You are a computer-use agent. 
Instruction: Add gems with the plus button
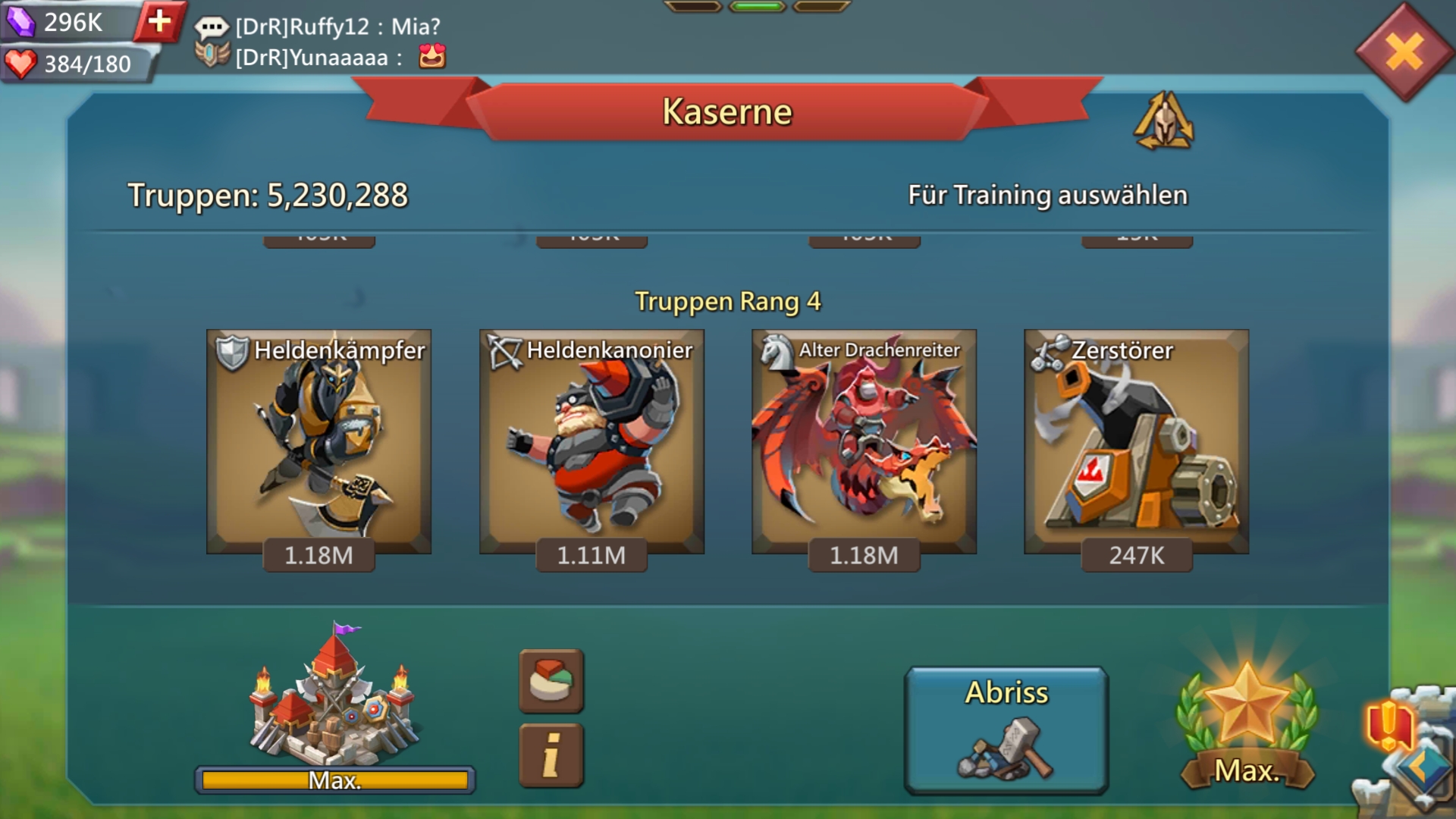[159, 21]
